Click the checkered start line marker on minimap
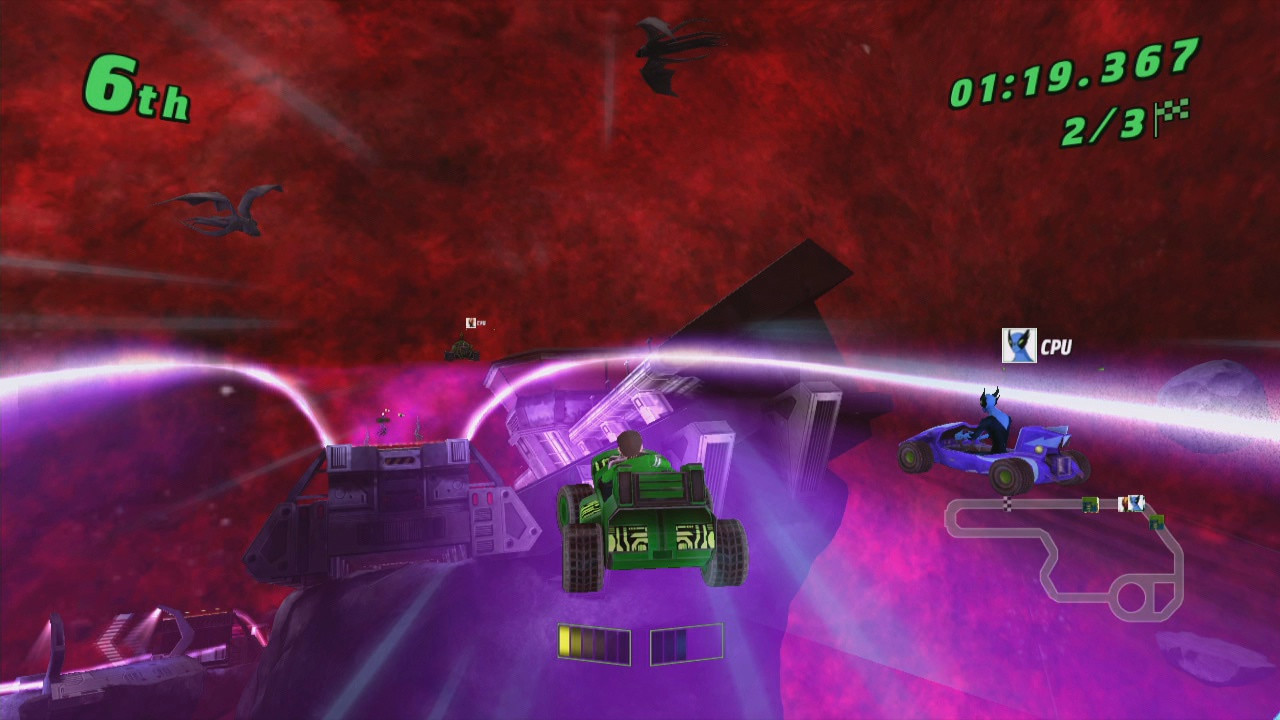This screenshot has width=1280, height=720. coord(1007,503)
